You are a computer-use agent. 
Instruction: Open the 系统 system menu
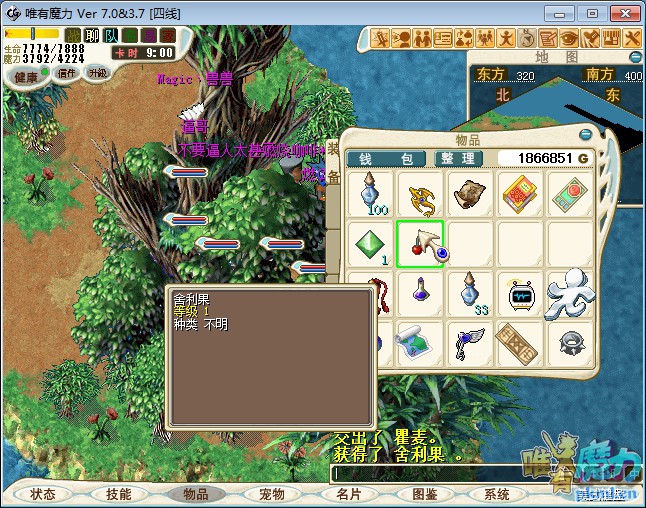[497, 494]
